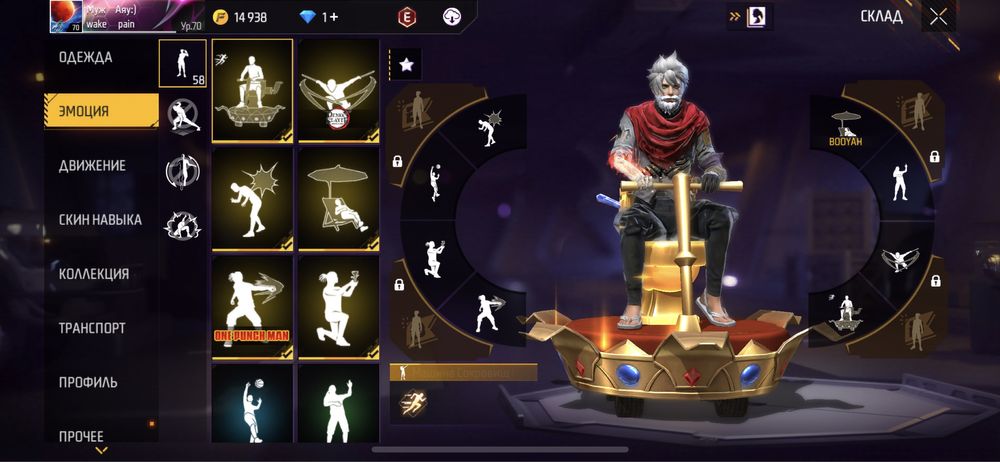Click the running figure icon button
This screenshot has height=462, width=1000.
(411, 402)
